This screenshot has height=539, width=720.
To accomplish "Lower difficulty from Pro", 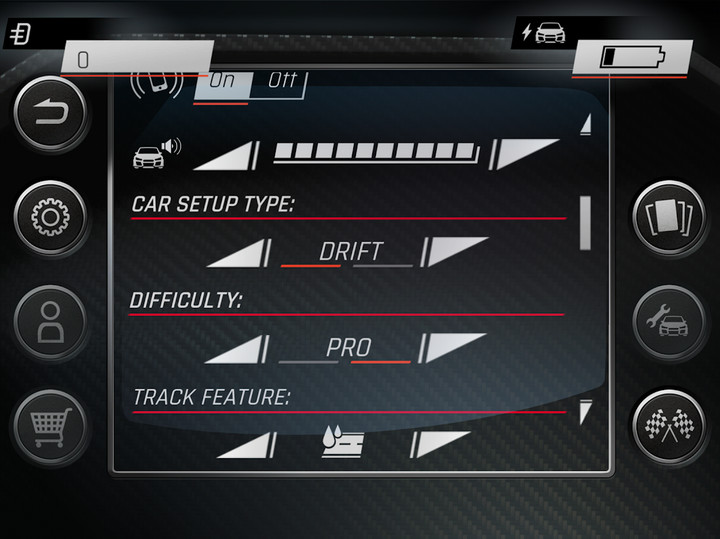I will click(x=239, y=349).
